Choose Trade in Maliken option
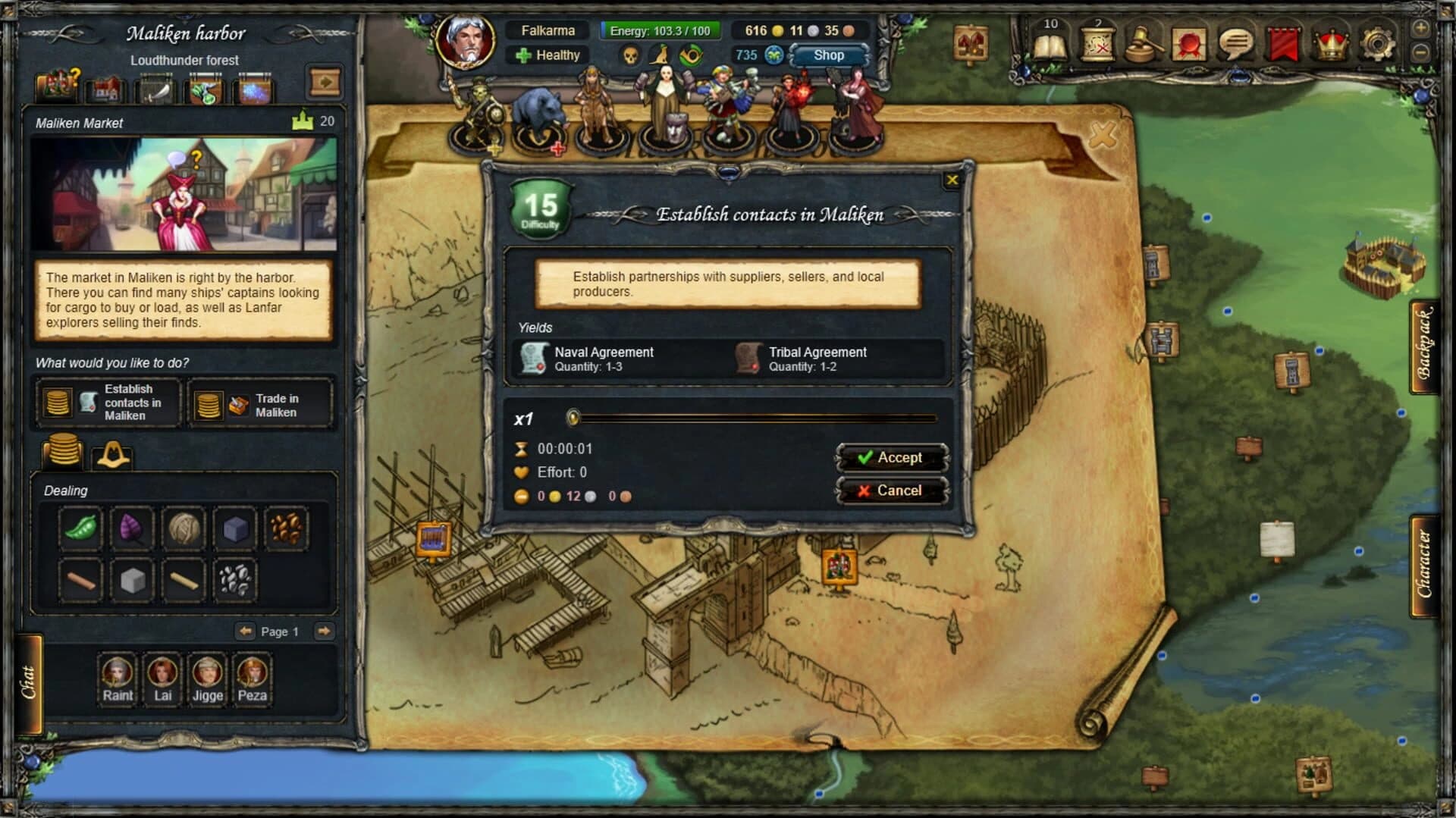1456x818 pixels. tap(262, 403)
